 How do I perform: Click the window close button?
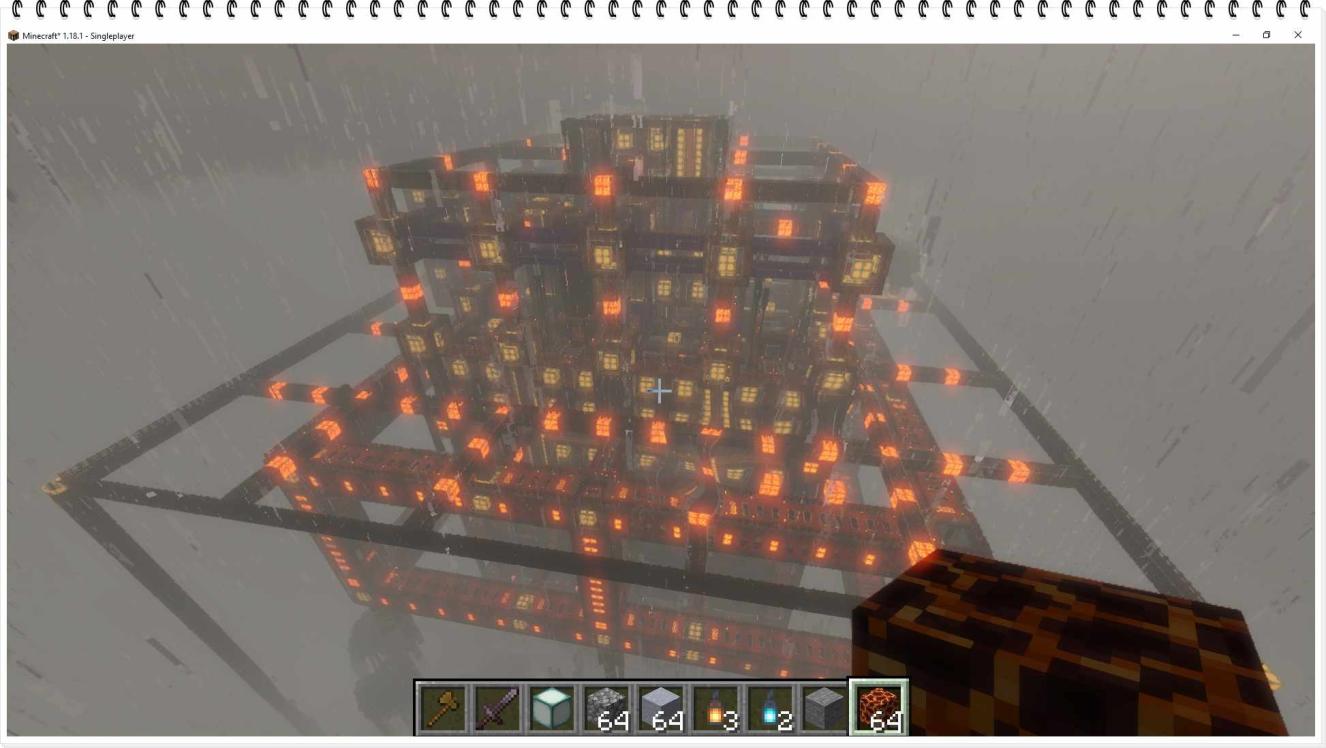[1298, 35]
